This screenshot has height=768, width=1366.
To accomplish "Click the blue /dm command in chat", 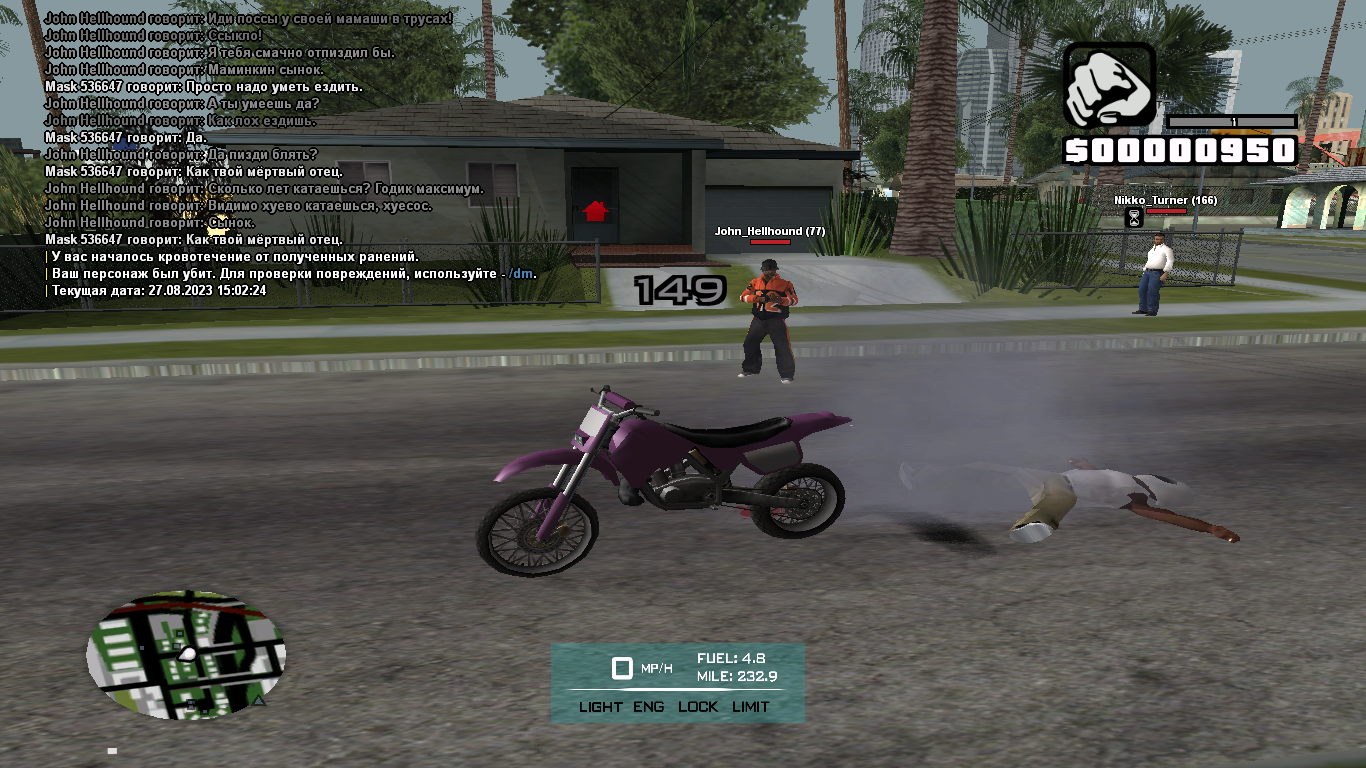I will pyautogui.click(x=521, y=274).
